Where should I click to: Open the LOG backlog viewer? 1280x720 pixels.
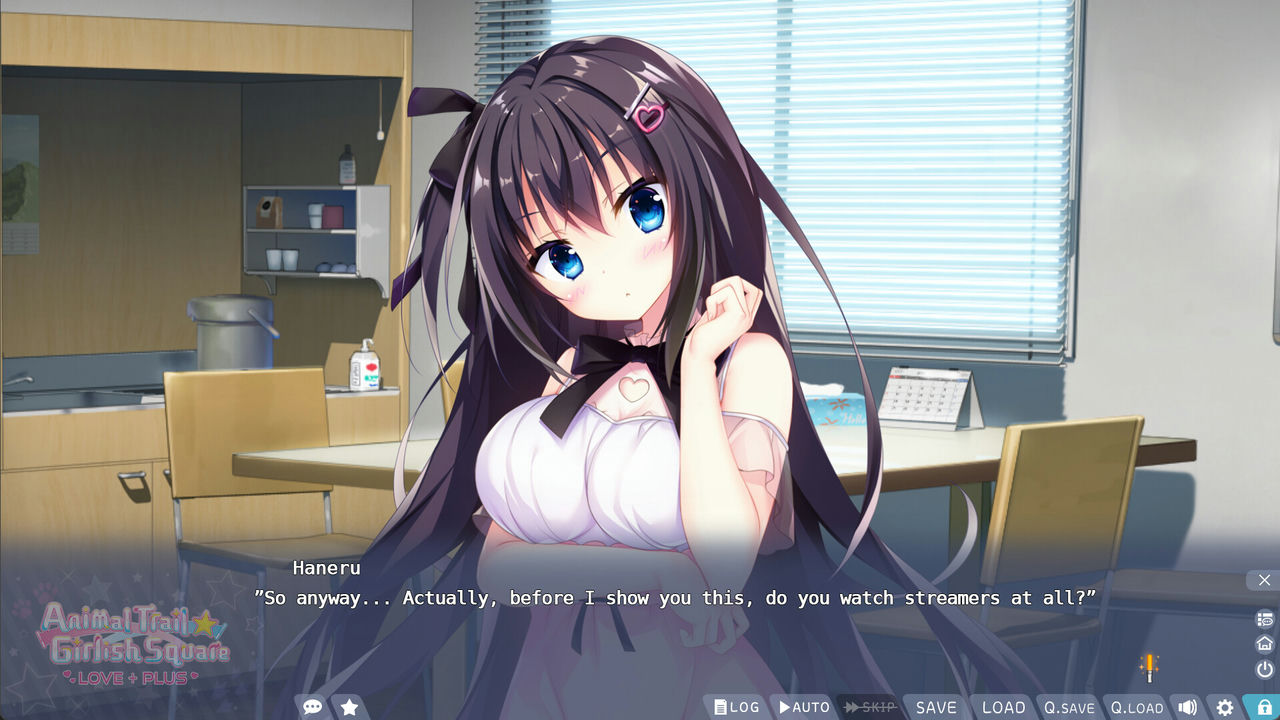[x=737, y=706]
